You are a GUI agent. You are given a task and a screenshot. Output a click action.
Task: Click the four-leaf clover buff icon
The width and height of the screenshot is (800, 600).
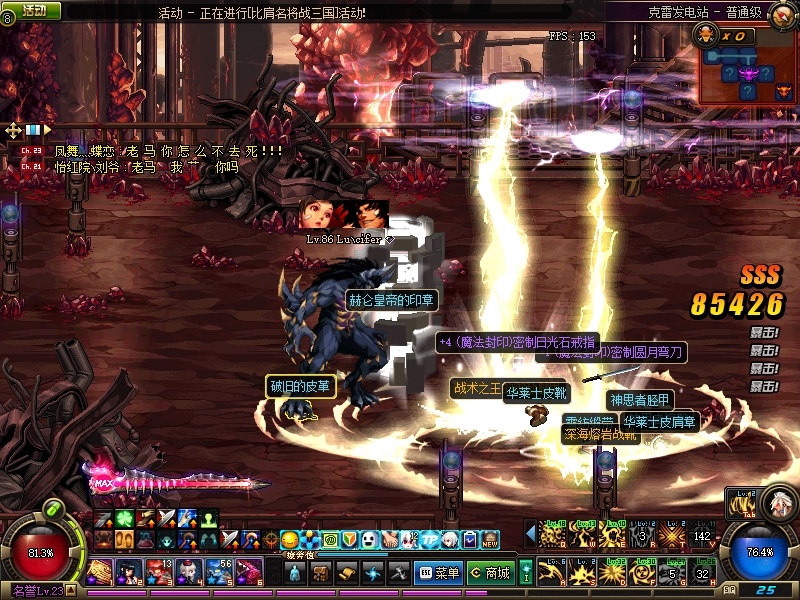click(x=123, y=518)
